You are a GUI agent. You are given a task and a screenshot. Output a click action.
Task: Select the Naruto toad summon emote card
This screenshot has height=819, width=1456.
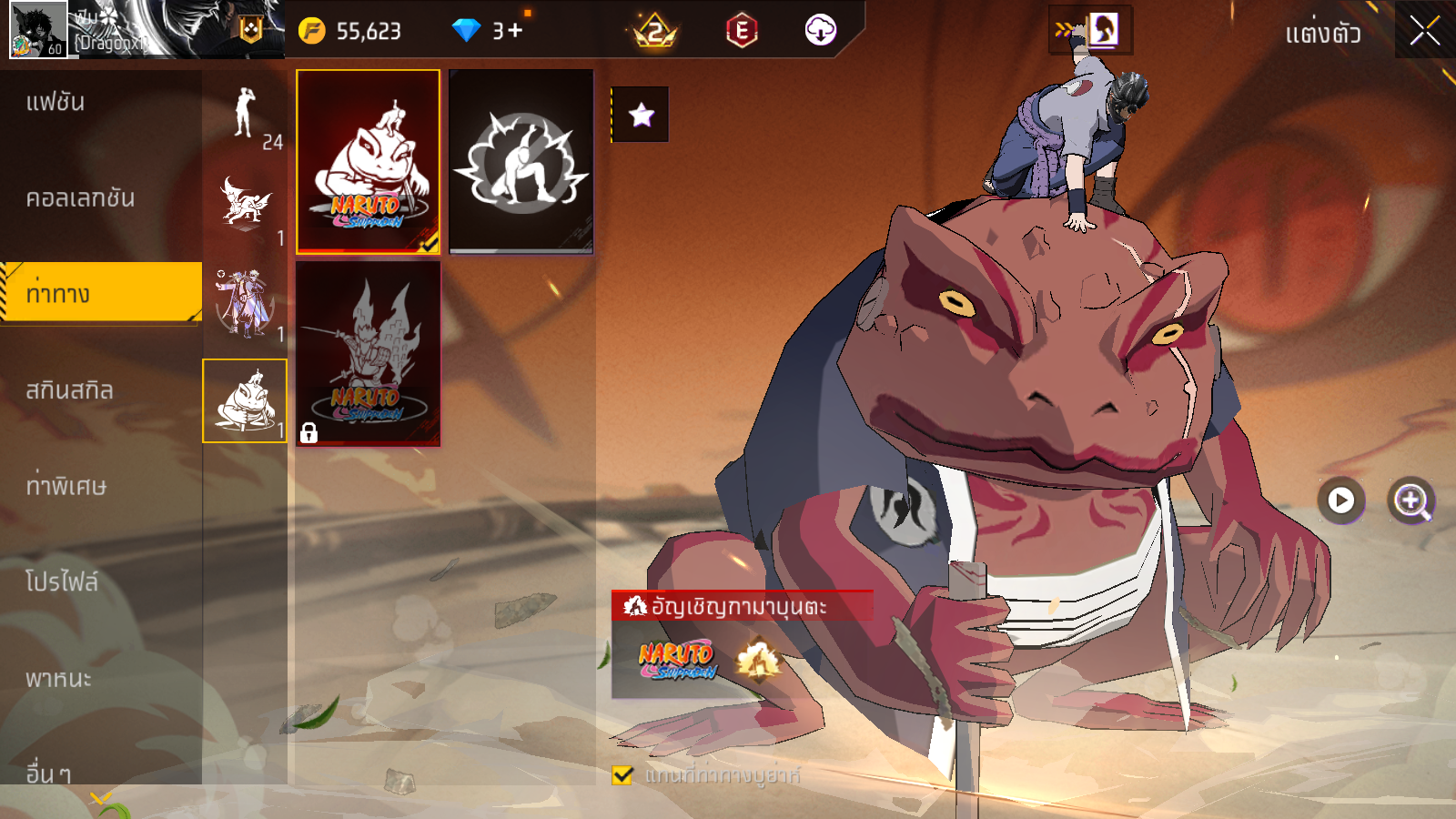click(x=368, y=161)
